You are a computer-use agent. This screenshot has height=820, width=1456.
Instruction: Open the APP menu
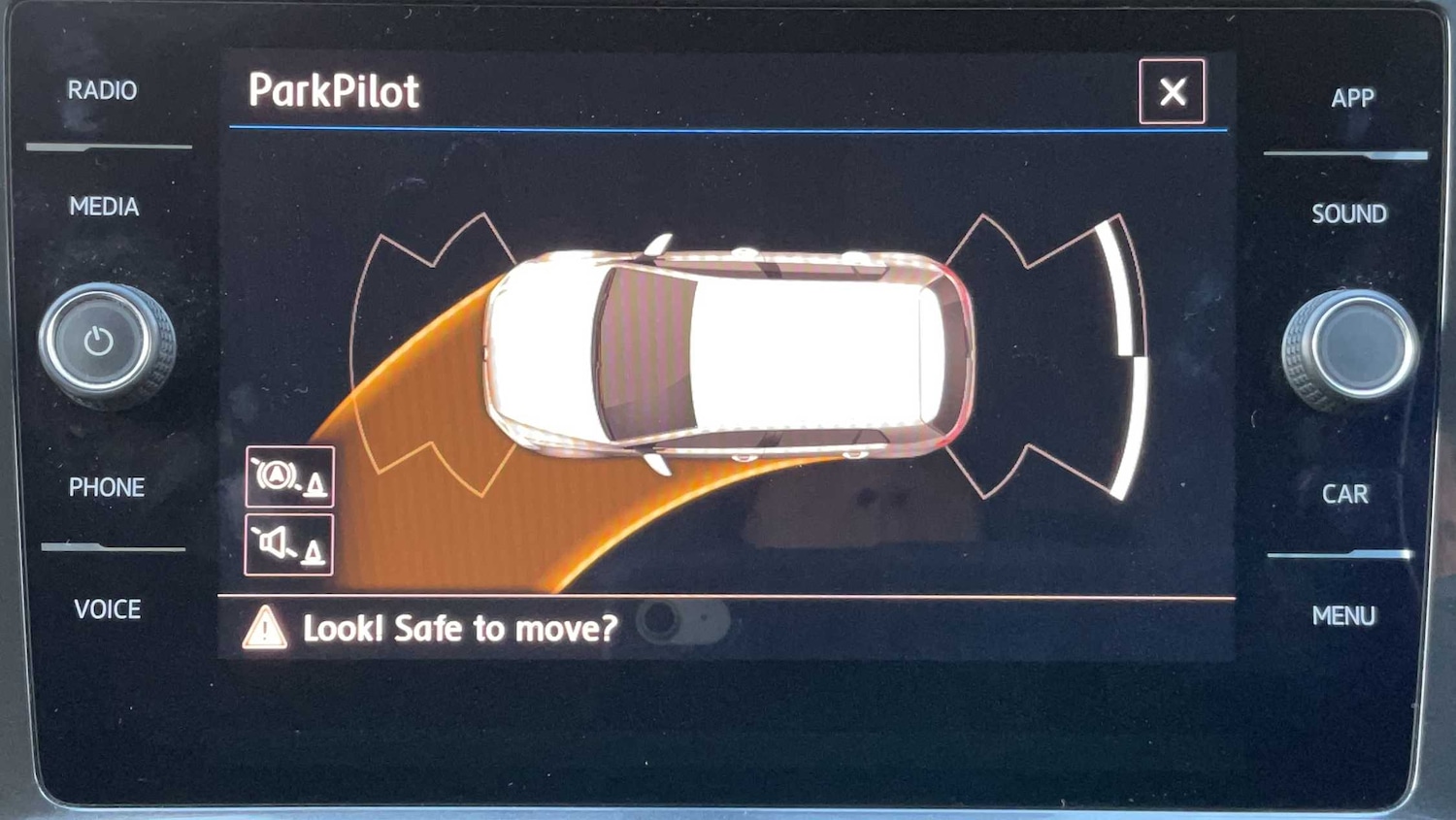tap(1352, 98)
